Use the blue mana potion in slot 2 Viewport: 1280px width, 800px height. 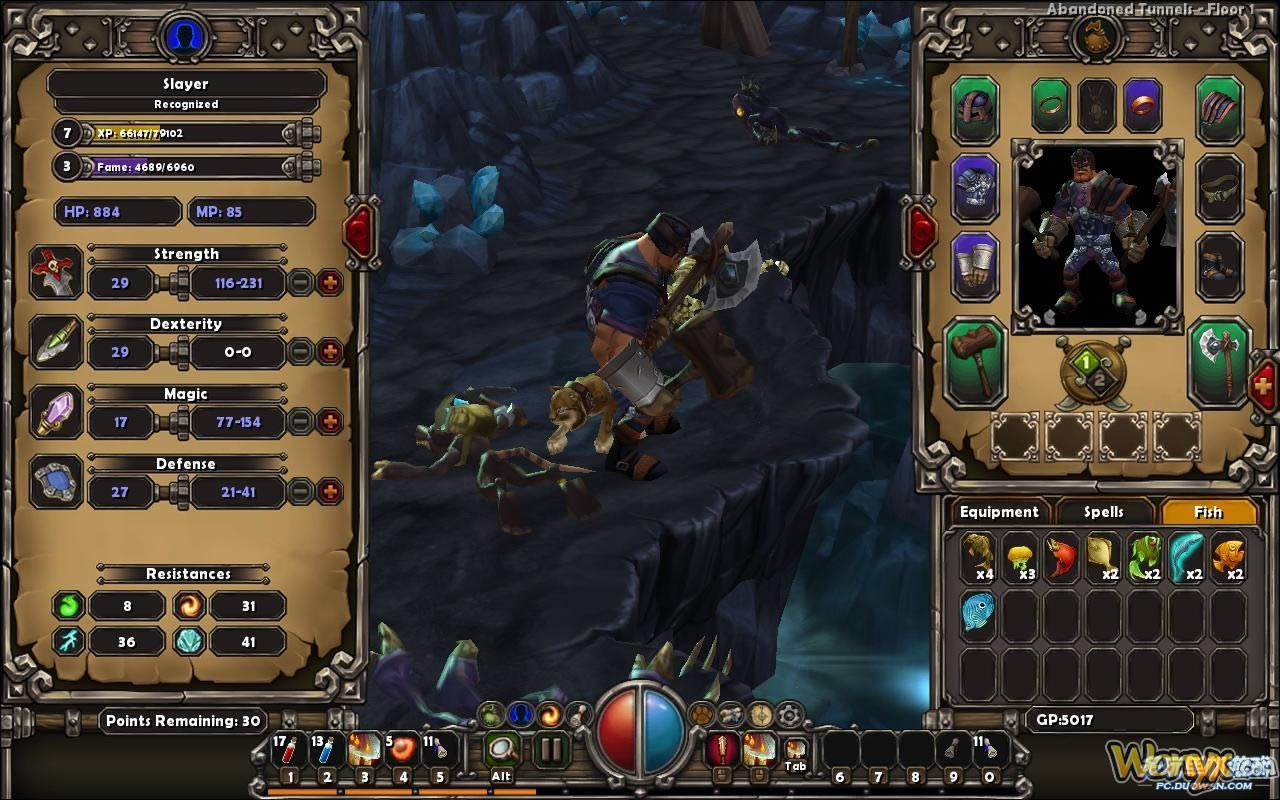click(327, 750)
